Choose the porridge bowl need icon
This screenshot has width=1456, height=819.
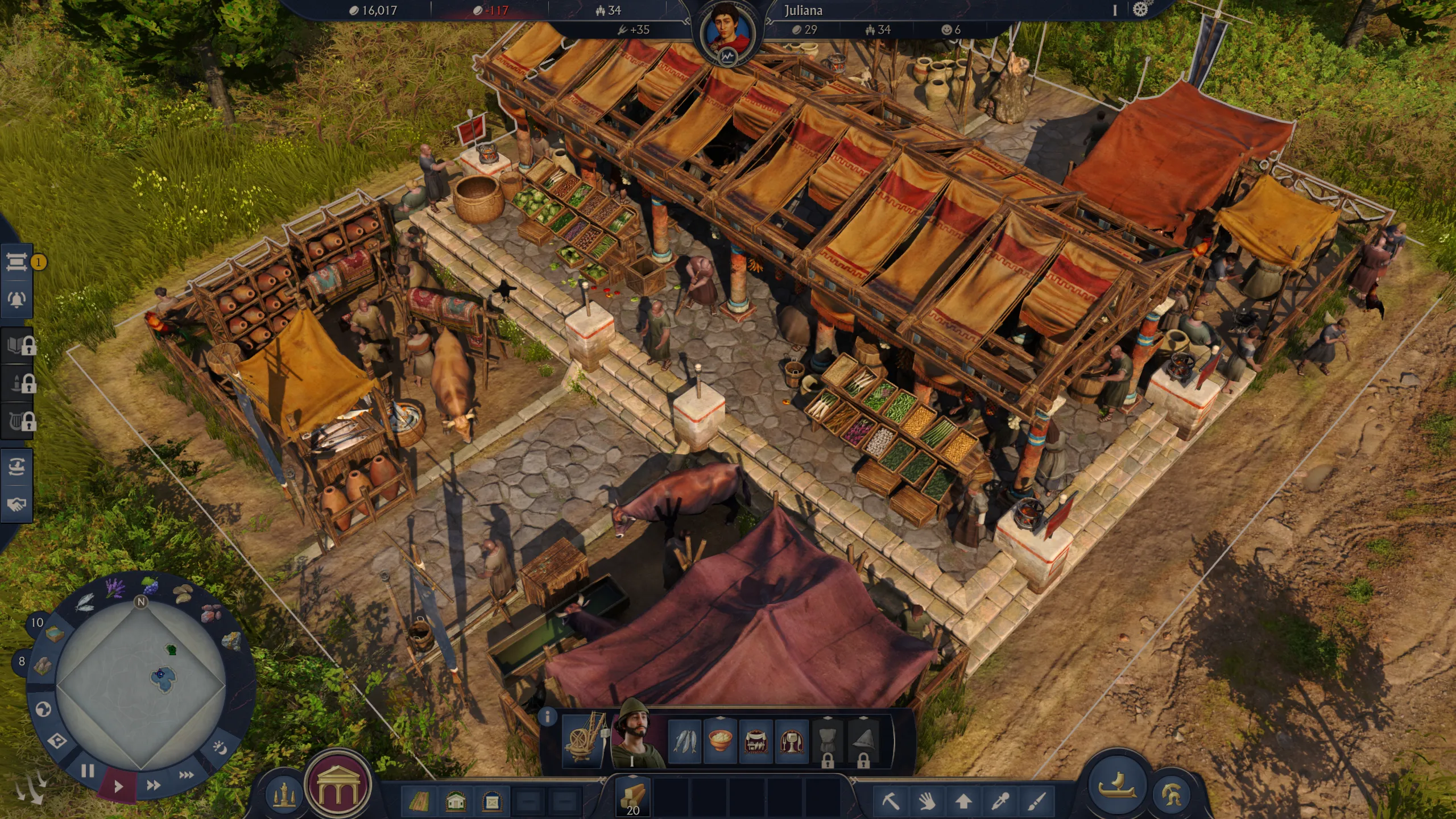point(720,741)
